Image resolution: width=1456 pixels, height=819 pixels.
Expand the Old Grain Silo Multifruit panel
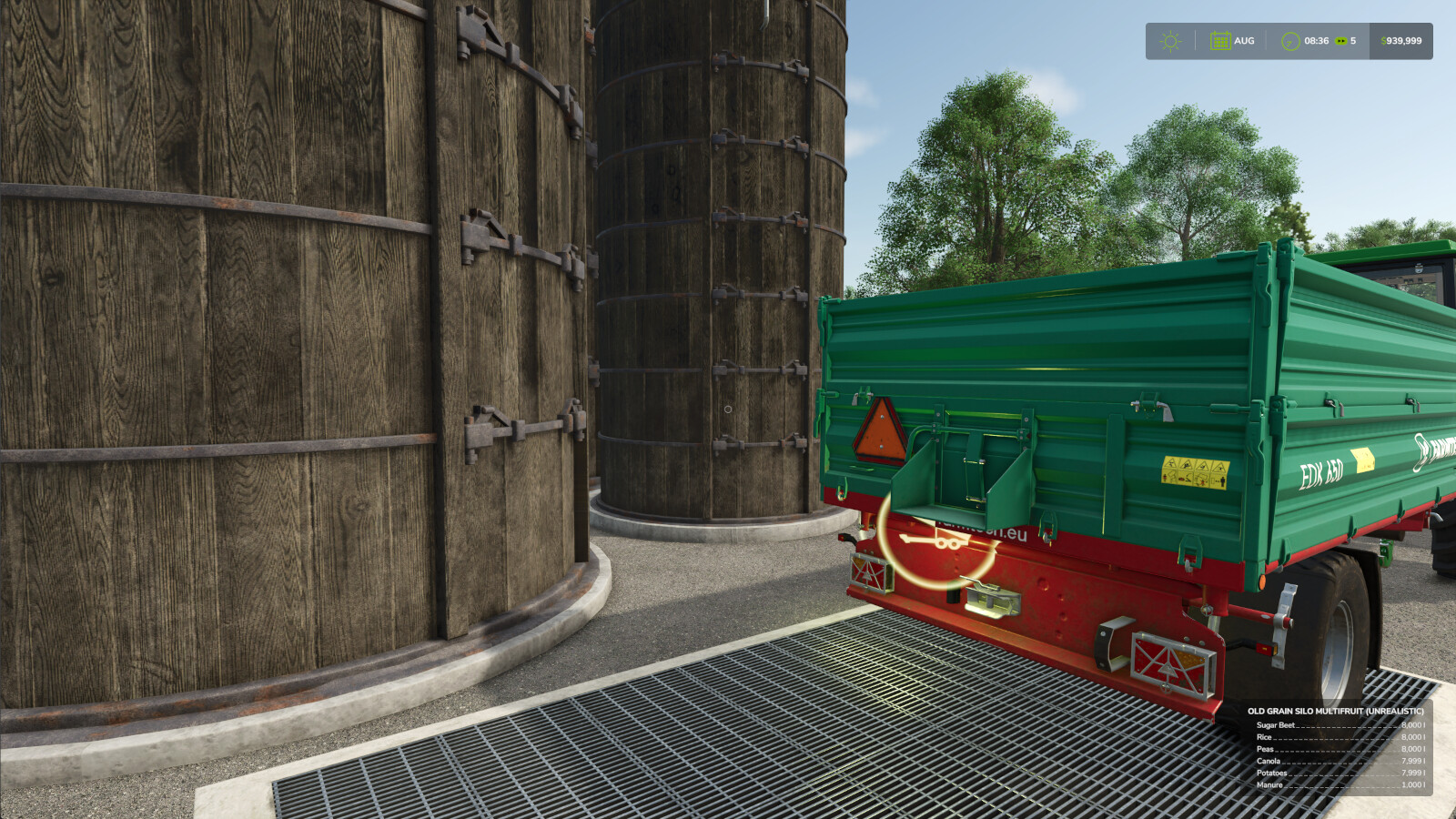1336,711
